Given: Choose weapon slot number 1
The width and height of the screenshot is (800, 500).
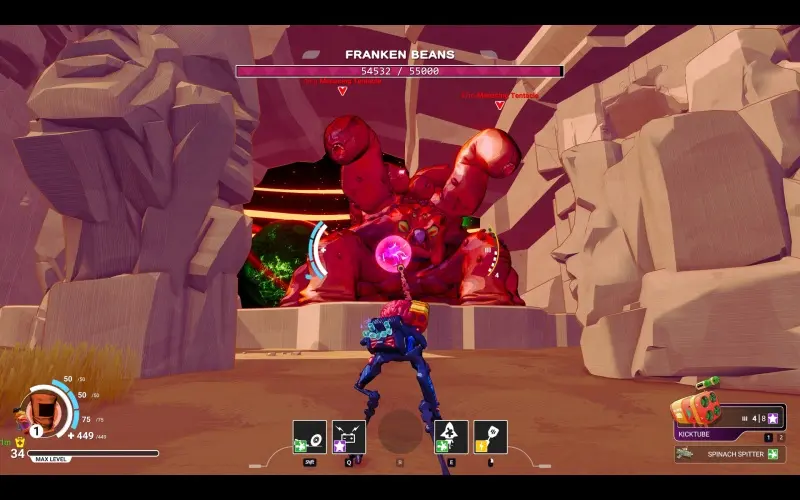Looking at the screenshot, I should (768, 437).
